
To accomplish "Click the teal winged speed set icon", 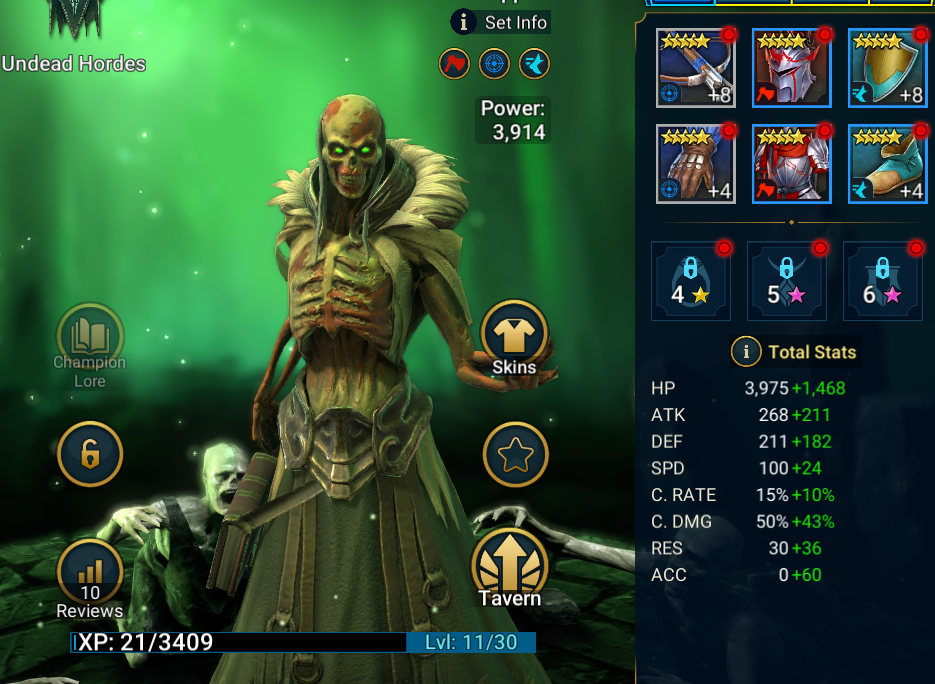I will click(534, 63).
